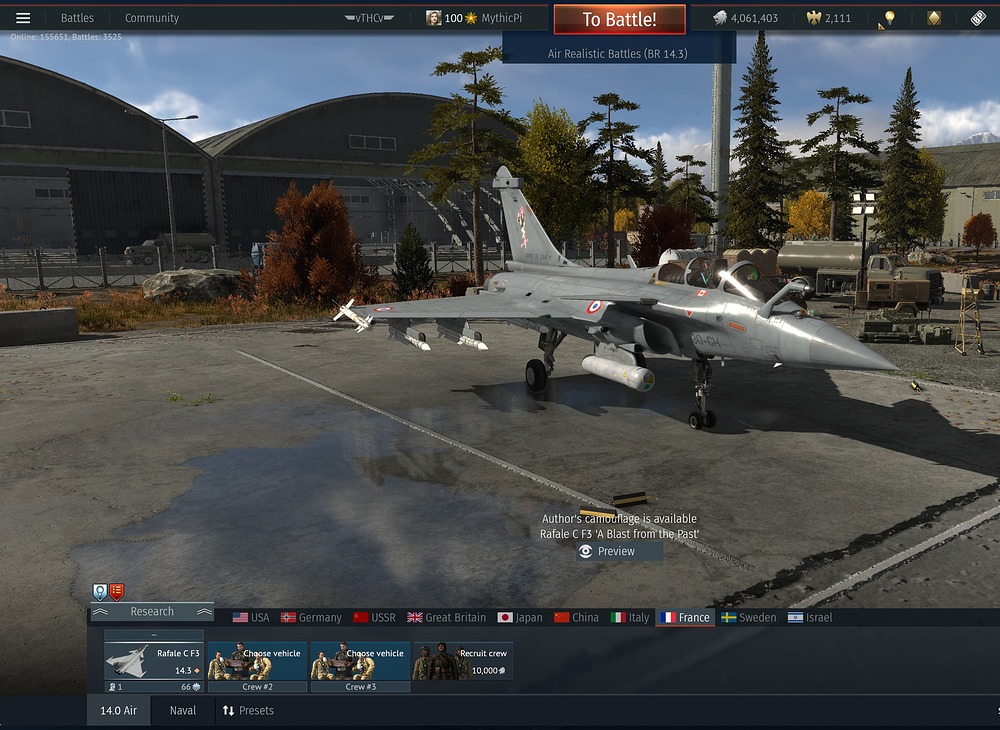Switch to the USA nation tab
The image size is (1000, 730).
coord(251,618)
